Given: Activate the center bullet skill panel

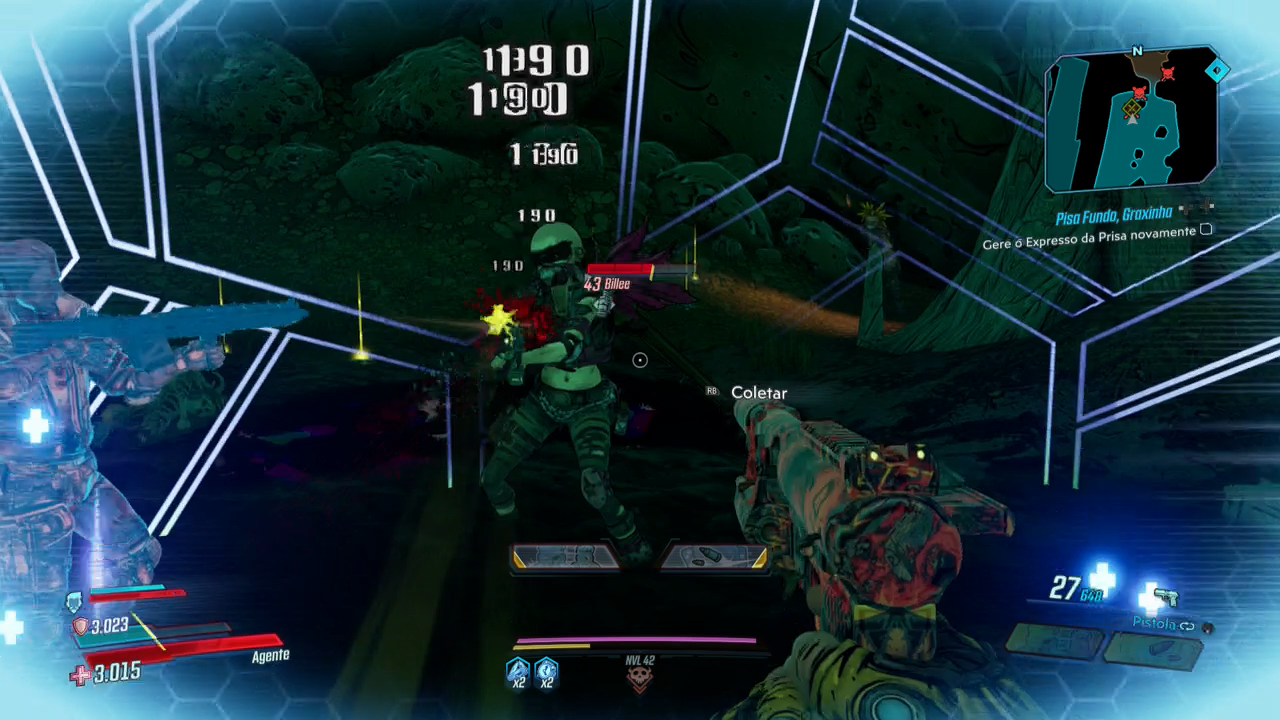Looking at the screenshot, I should pos(714,556).
